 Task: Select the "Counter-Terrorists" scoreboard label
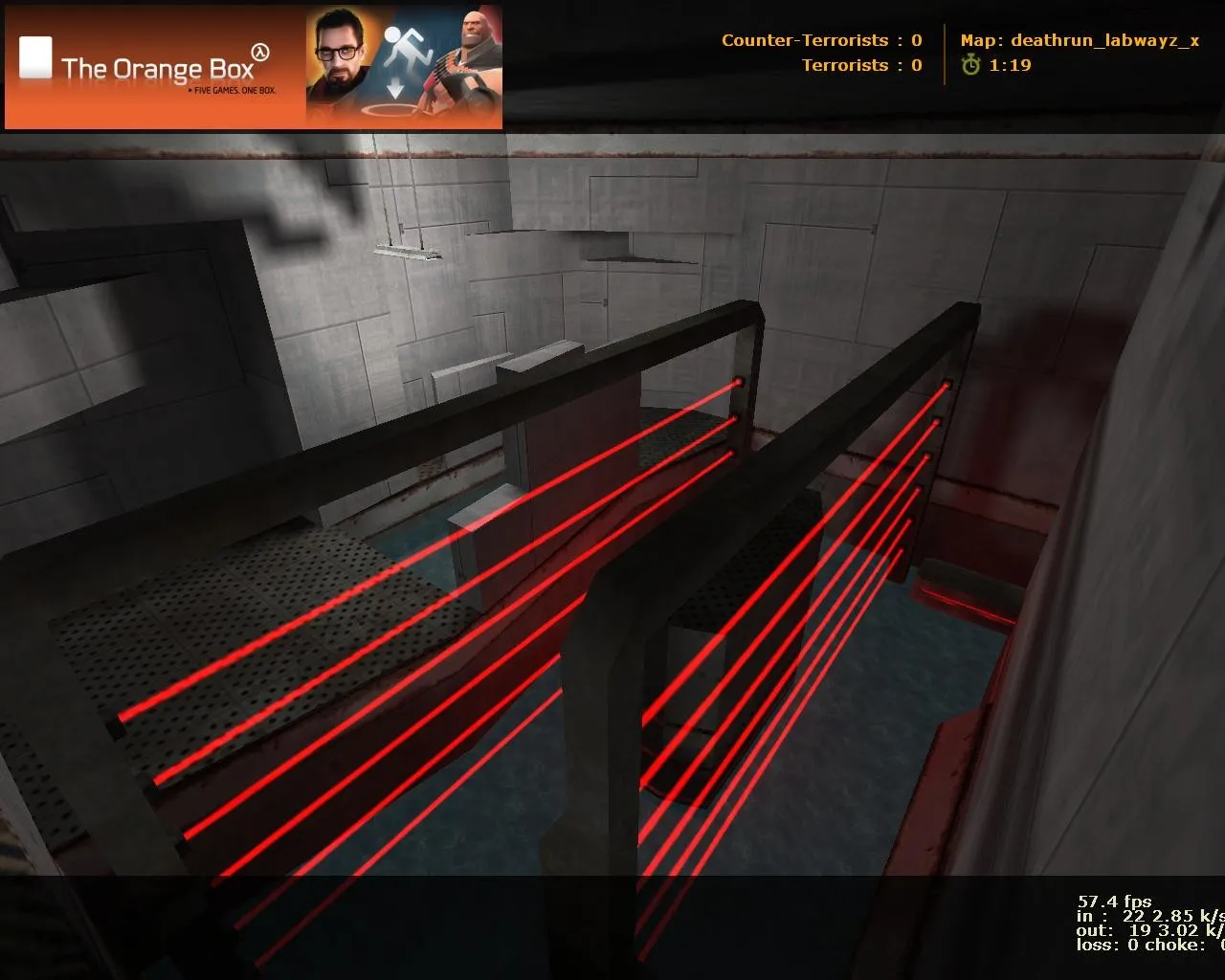pyautogui.click(x=805, y=40)
